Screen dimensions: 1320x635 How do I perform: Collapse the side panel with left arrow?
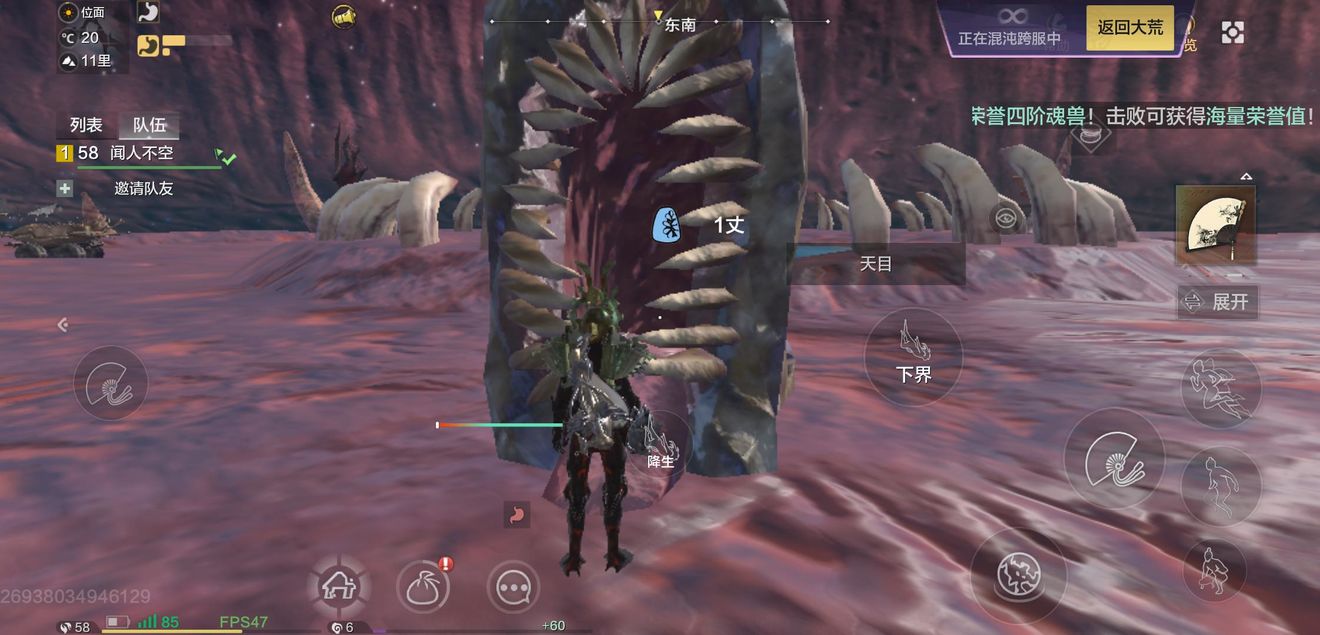[63, 324]
